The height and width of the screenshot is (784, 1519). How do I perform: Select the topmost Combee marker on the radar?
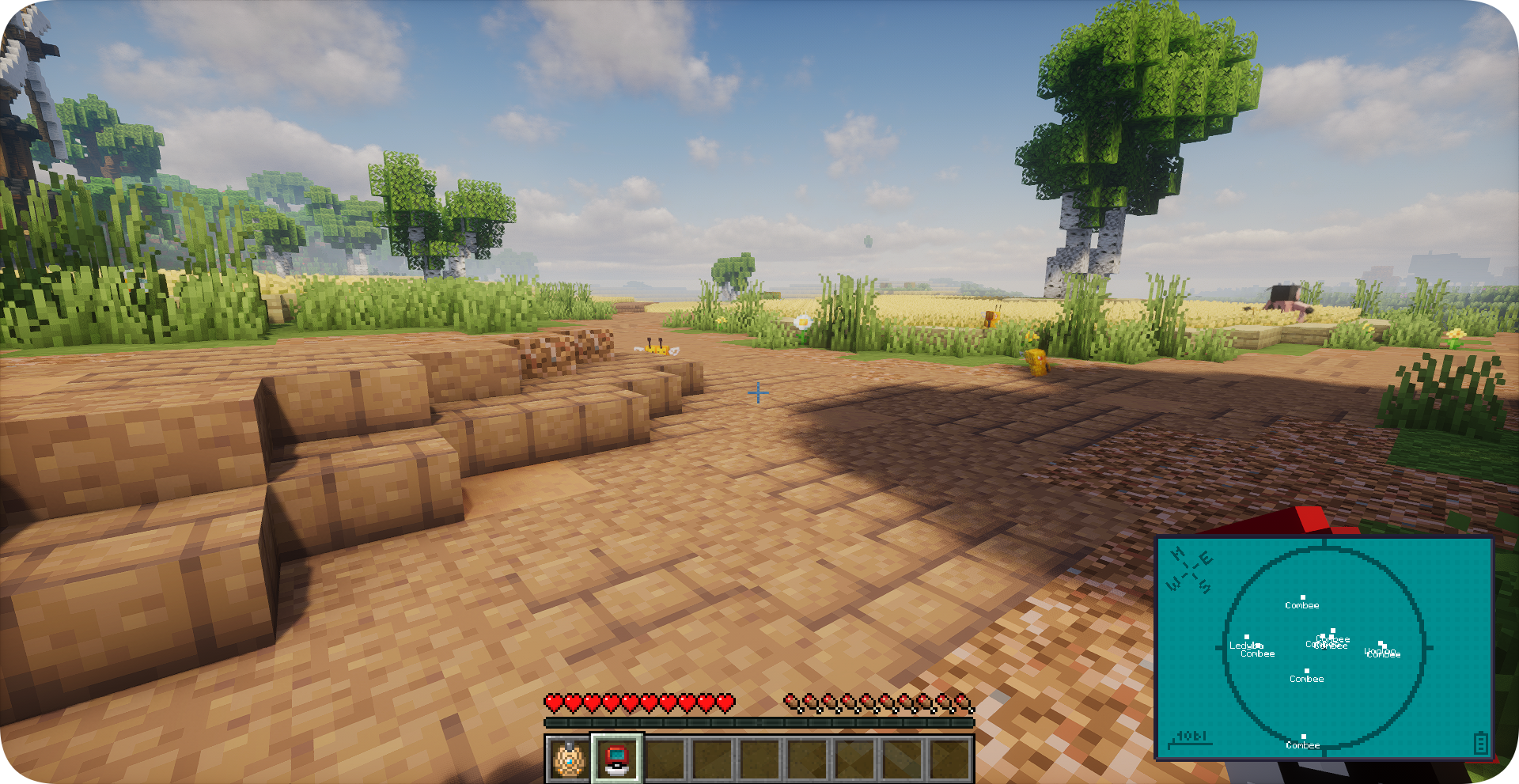pos(1302,599)
